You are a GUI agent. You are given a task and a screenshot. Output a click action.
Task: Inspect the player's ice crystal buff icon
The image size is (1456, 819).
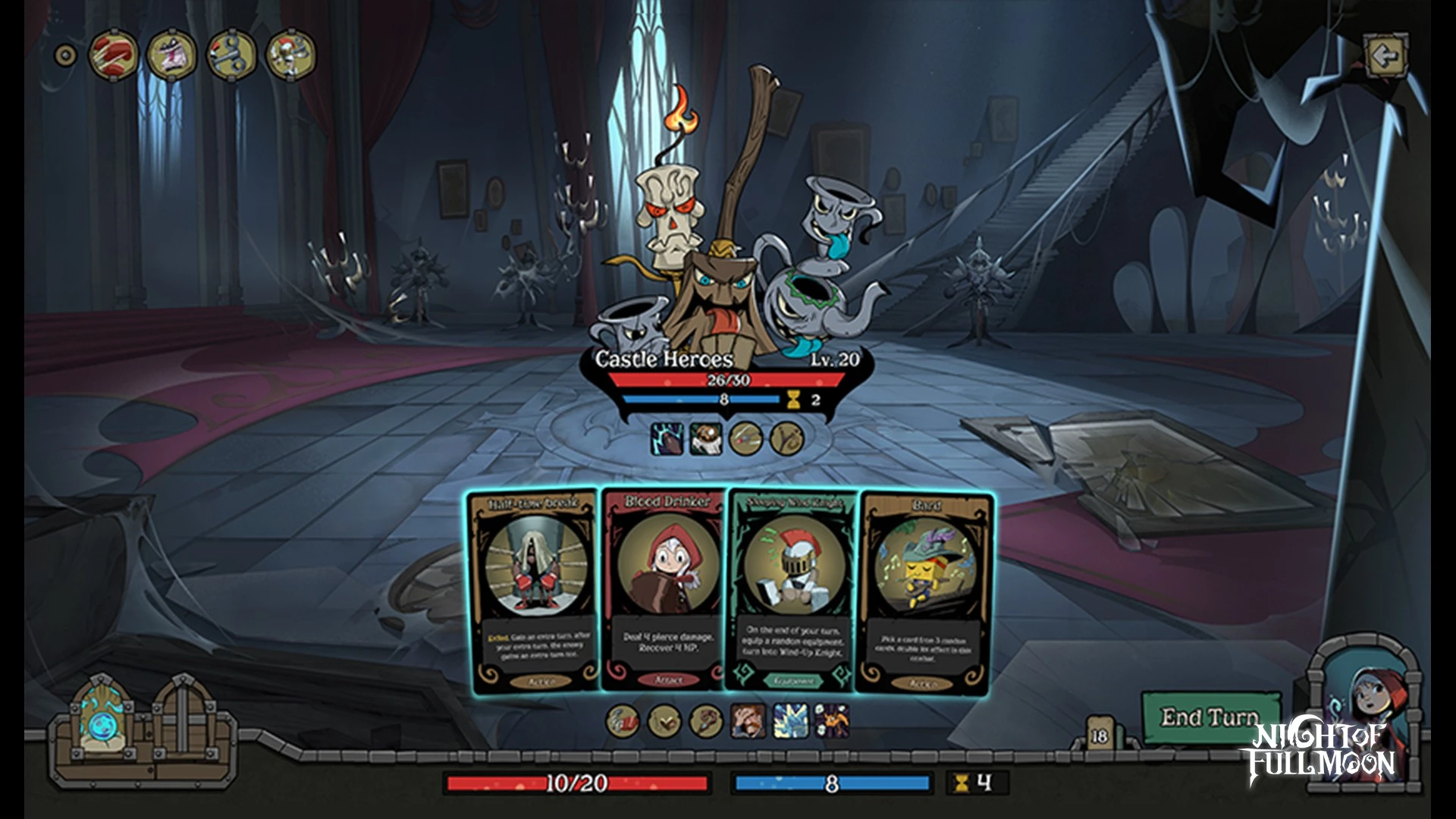[x=789, y=720]
